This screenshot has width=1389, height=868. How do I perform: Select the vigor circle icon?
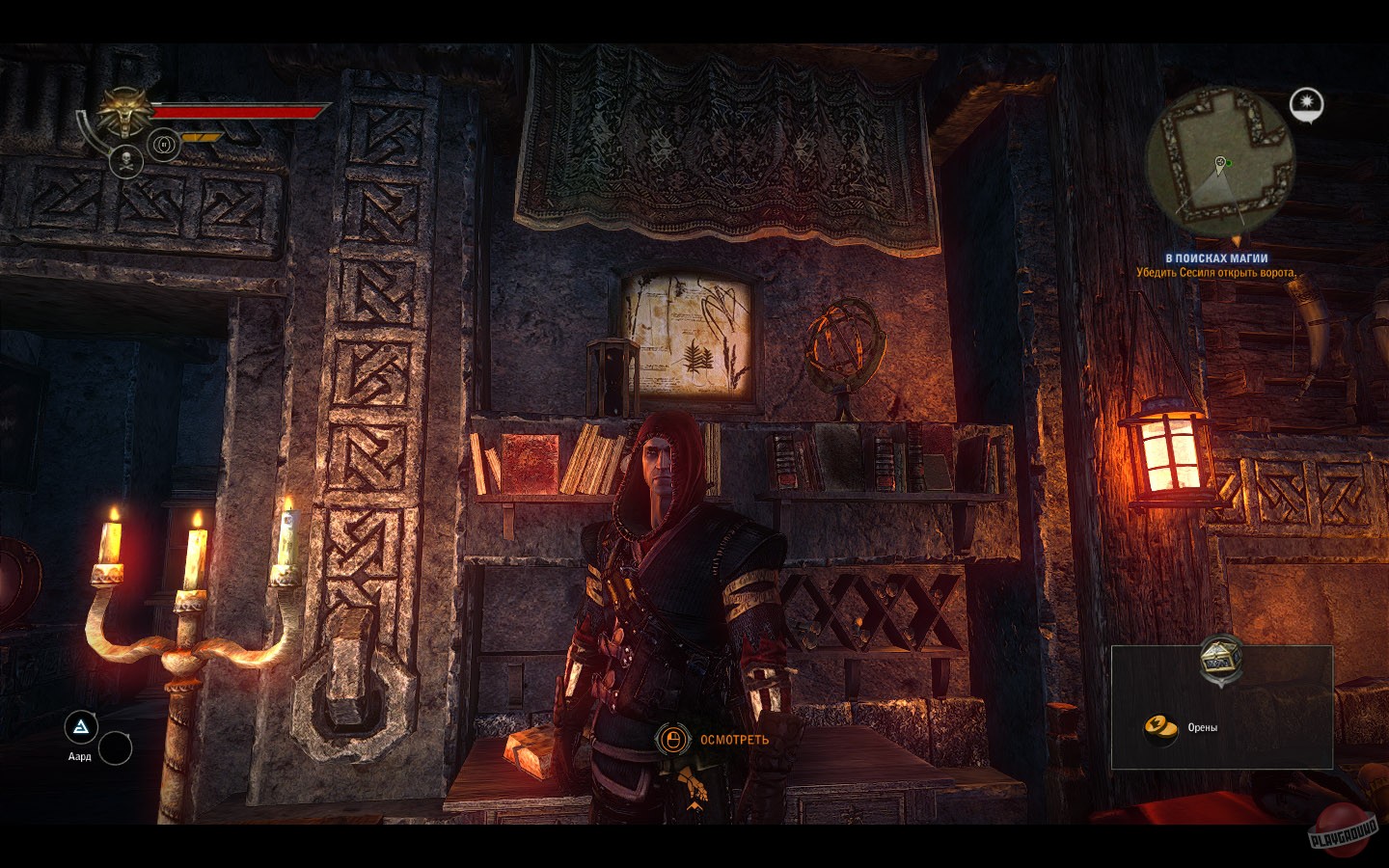point(164,144)
